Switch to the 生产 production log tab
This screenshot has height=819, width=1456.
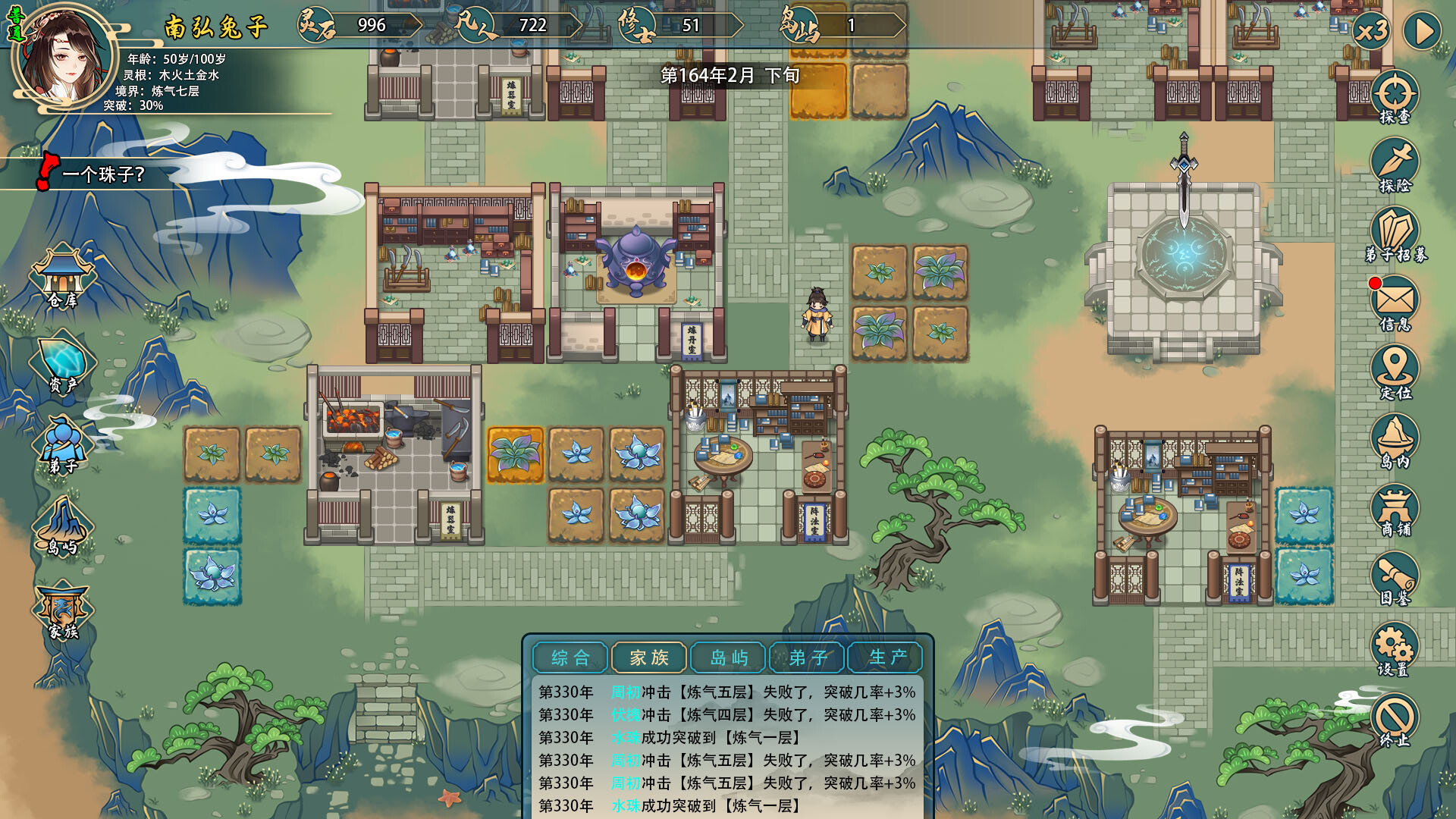coord(886,657)
